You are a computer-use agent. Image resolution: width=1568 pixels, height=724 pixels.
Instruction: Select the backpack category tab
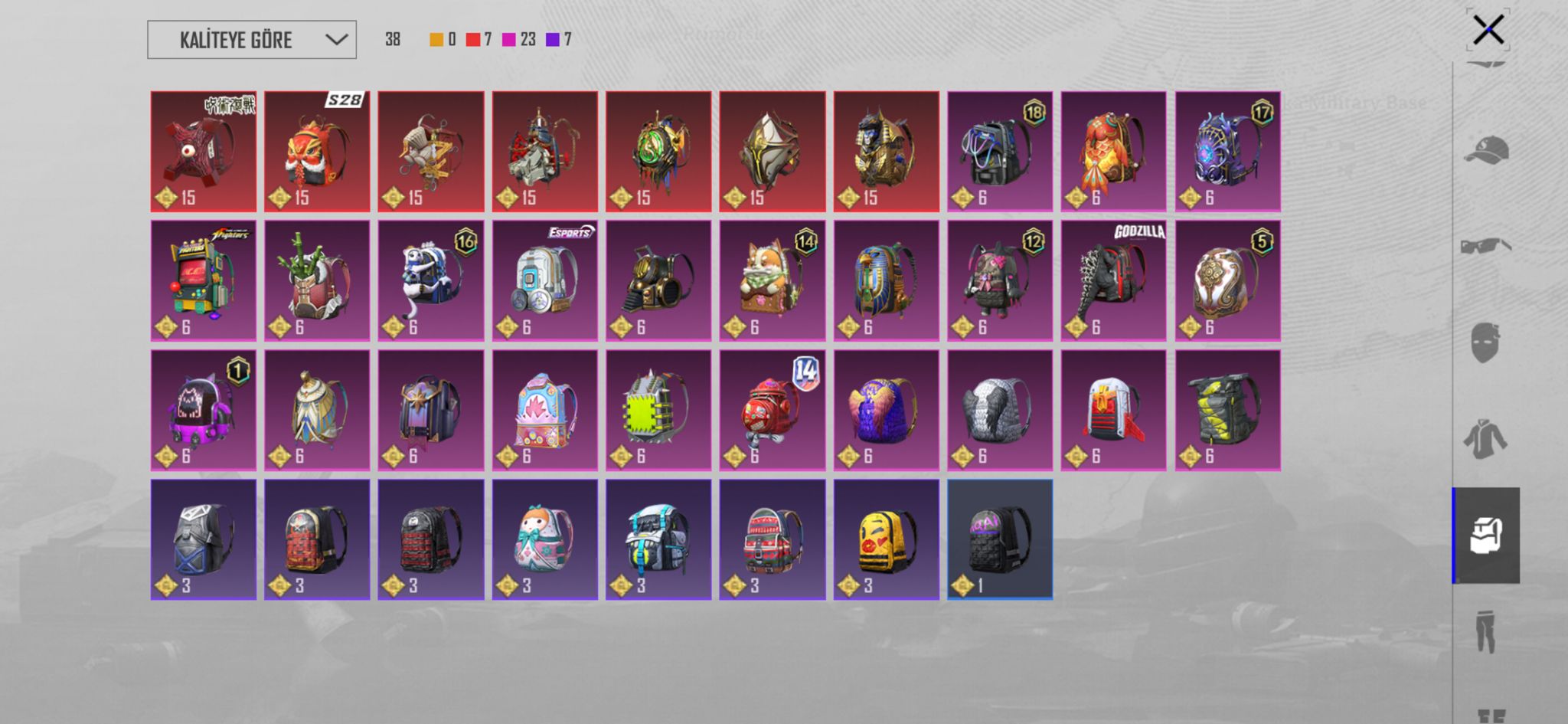point(1485,536)
